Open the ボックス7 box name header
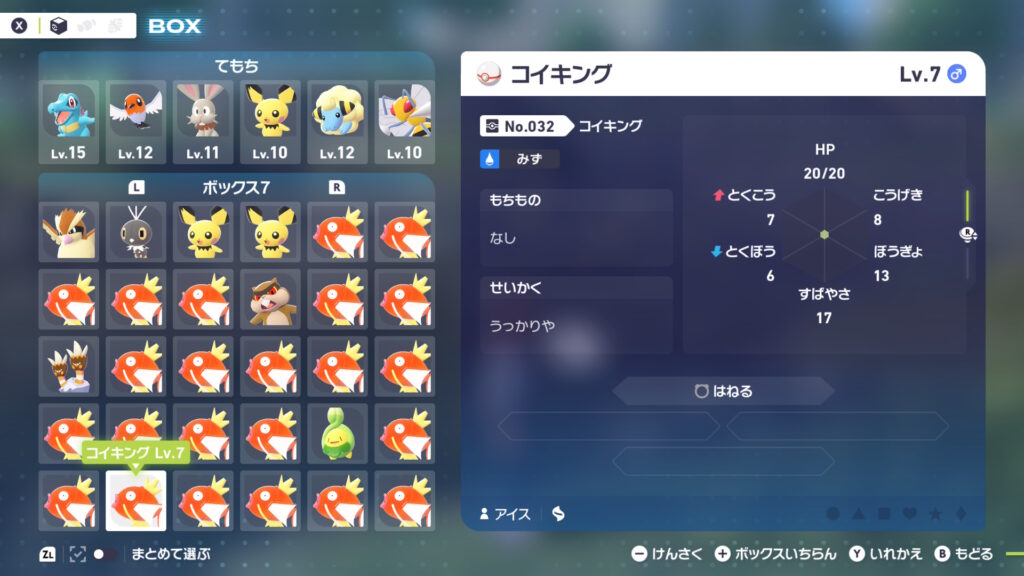 click(x=237, y=187)
